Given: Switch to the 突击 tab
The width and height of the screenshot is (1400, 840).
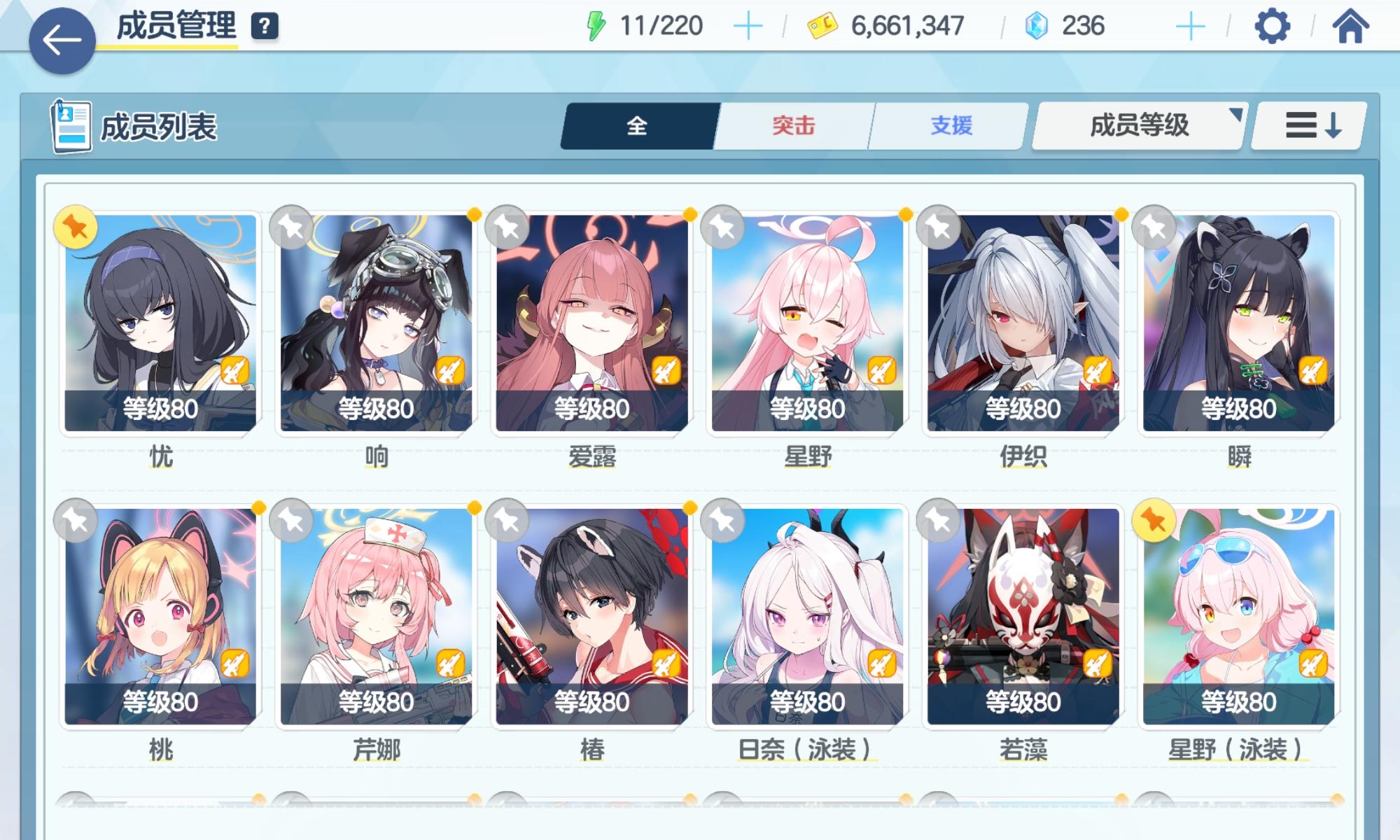Looking at the screenshot, I should (794, 126).
